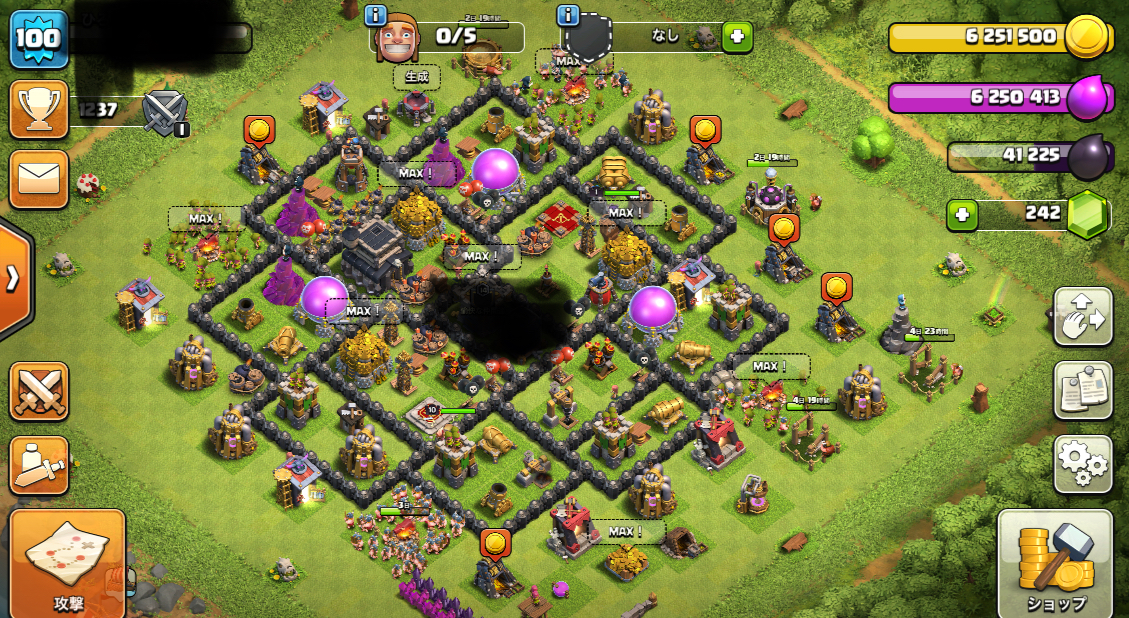Screen dimensions: 1129x618
Task: View the league badge beside the trophy count
Action: pos(165,111)
